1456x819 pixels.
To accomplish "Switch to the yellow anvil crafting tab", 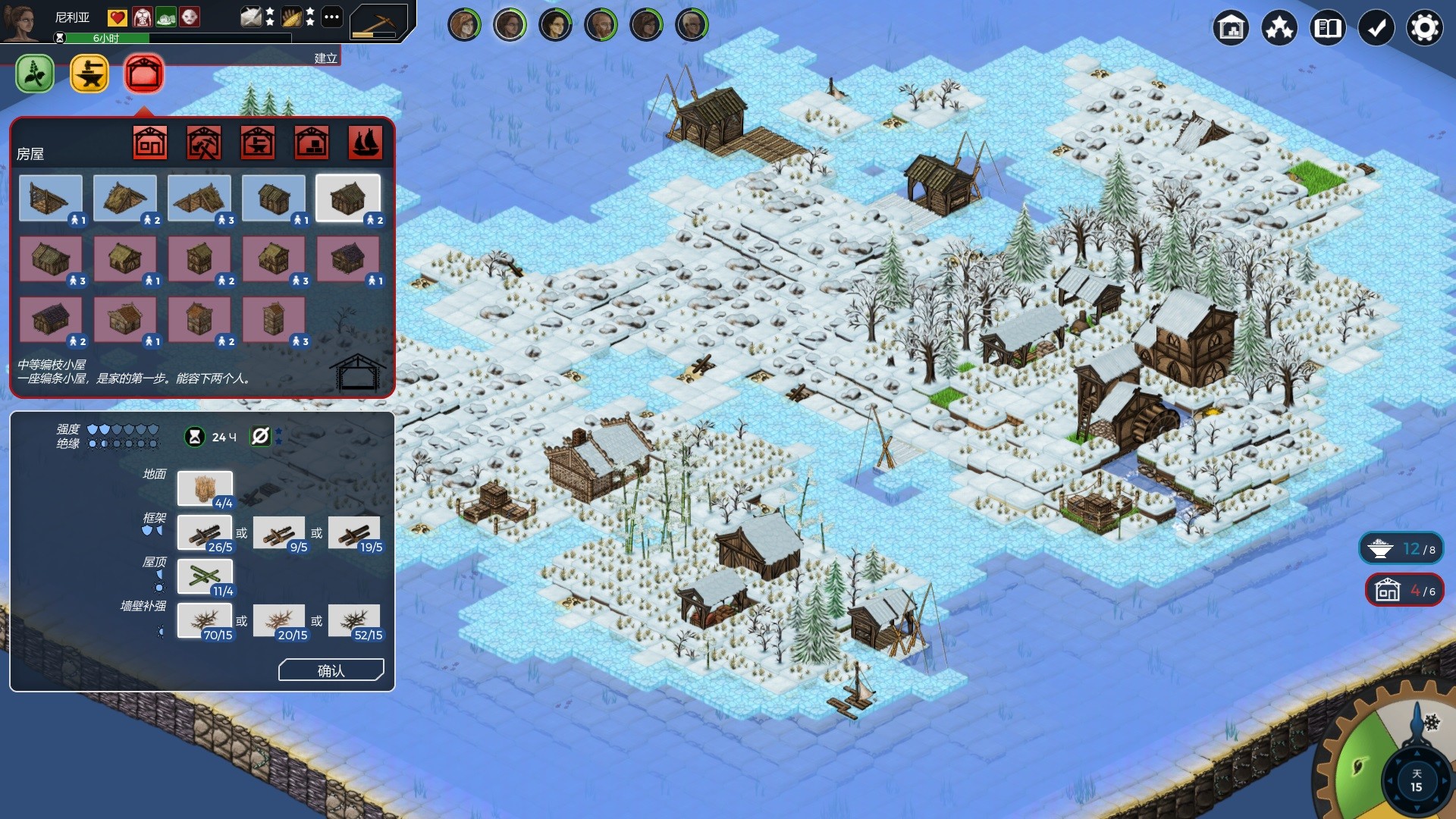I will point(89,74).
